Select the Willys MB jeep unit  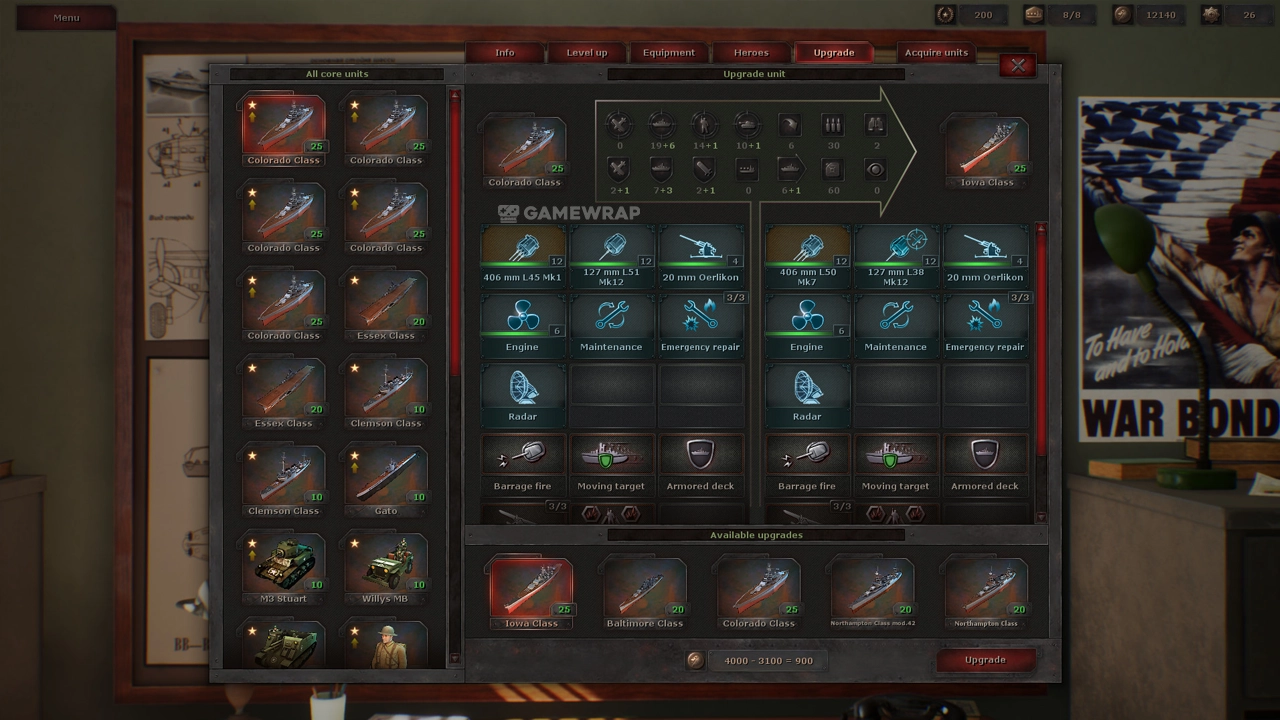click(x=386, y=567)
